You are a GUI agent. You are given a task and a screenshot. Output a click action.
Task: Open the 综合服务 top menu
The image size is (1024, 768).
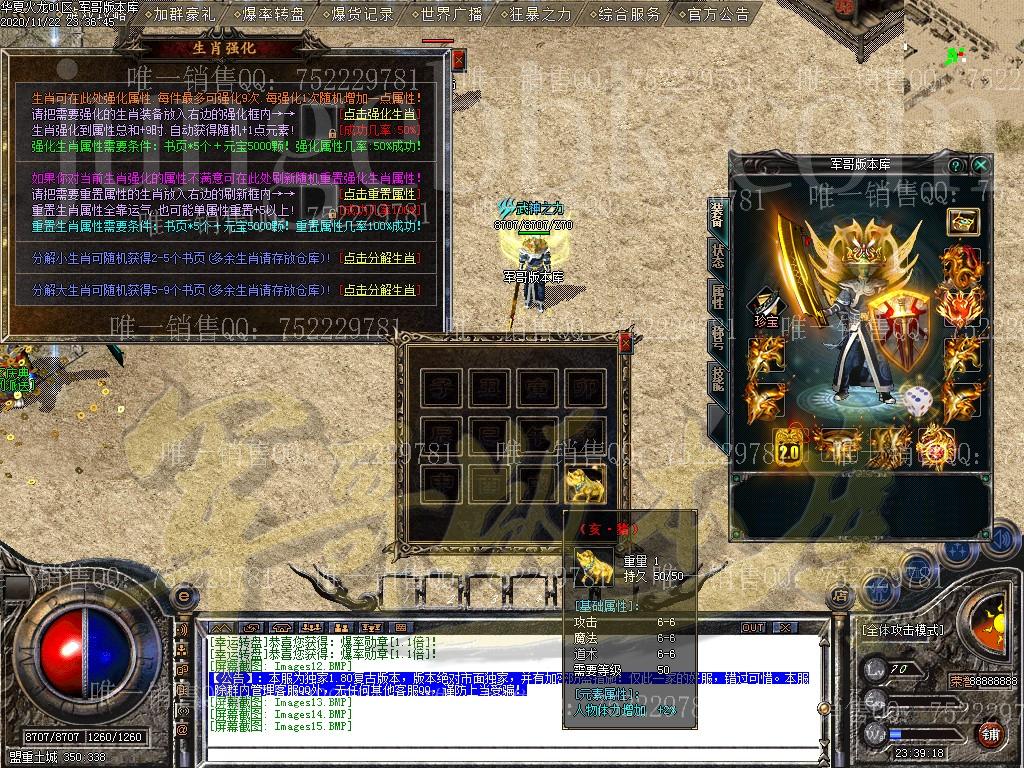[629, 14]
